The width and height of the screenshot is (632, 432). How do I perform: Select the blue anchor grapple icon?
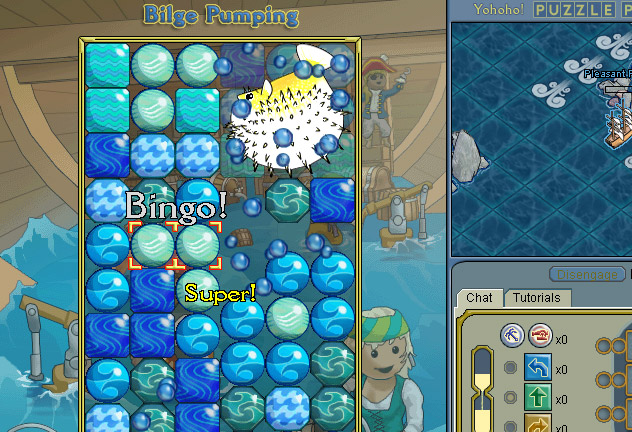click(x=514, y=334)
